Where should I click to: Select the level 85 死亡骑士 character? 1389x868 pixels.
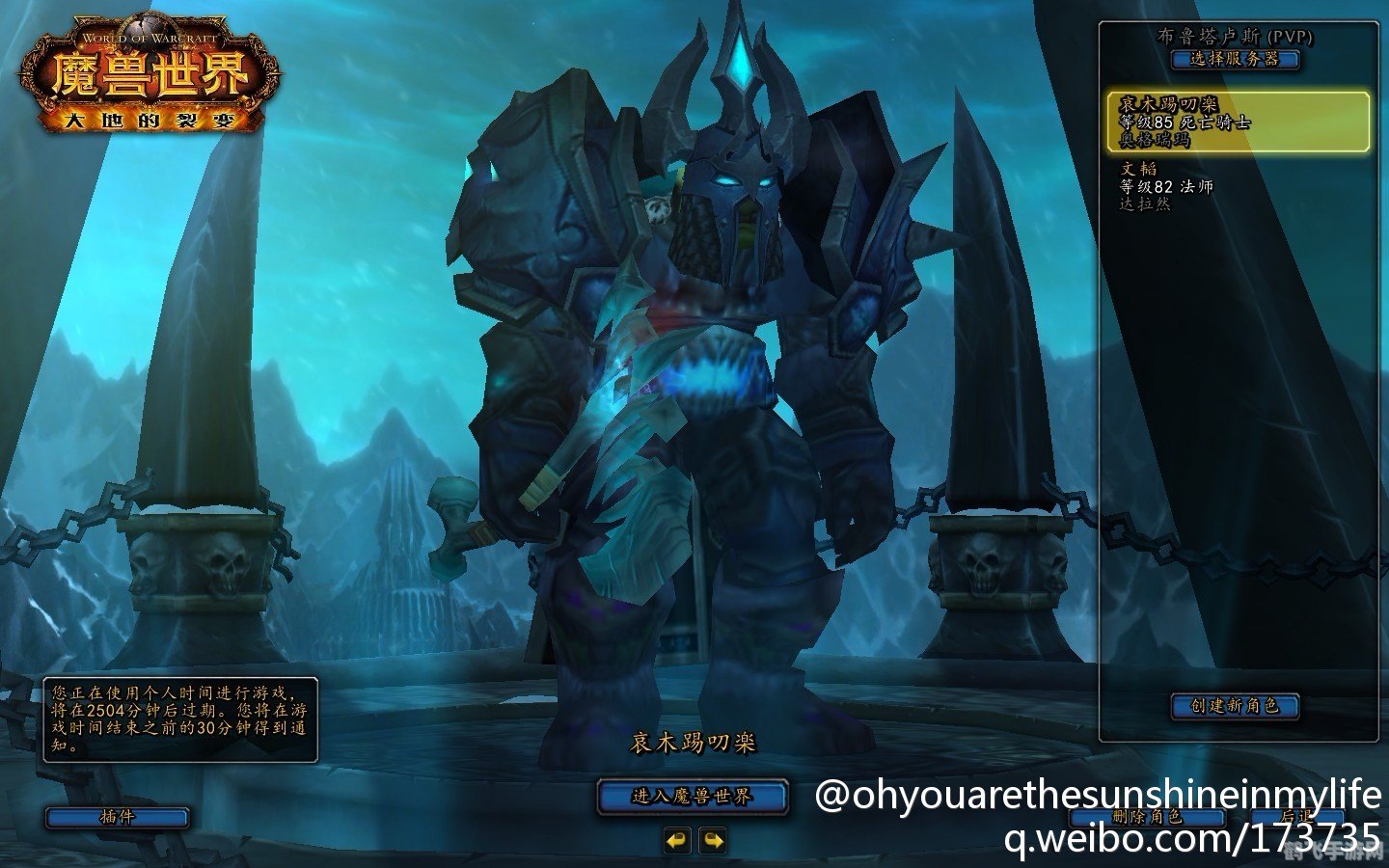[x=1237, y=122]
